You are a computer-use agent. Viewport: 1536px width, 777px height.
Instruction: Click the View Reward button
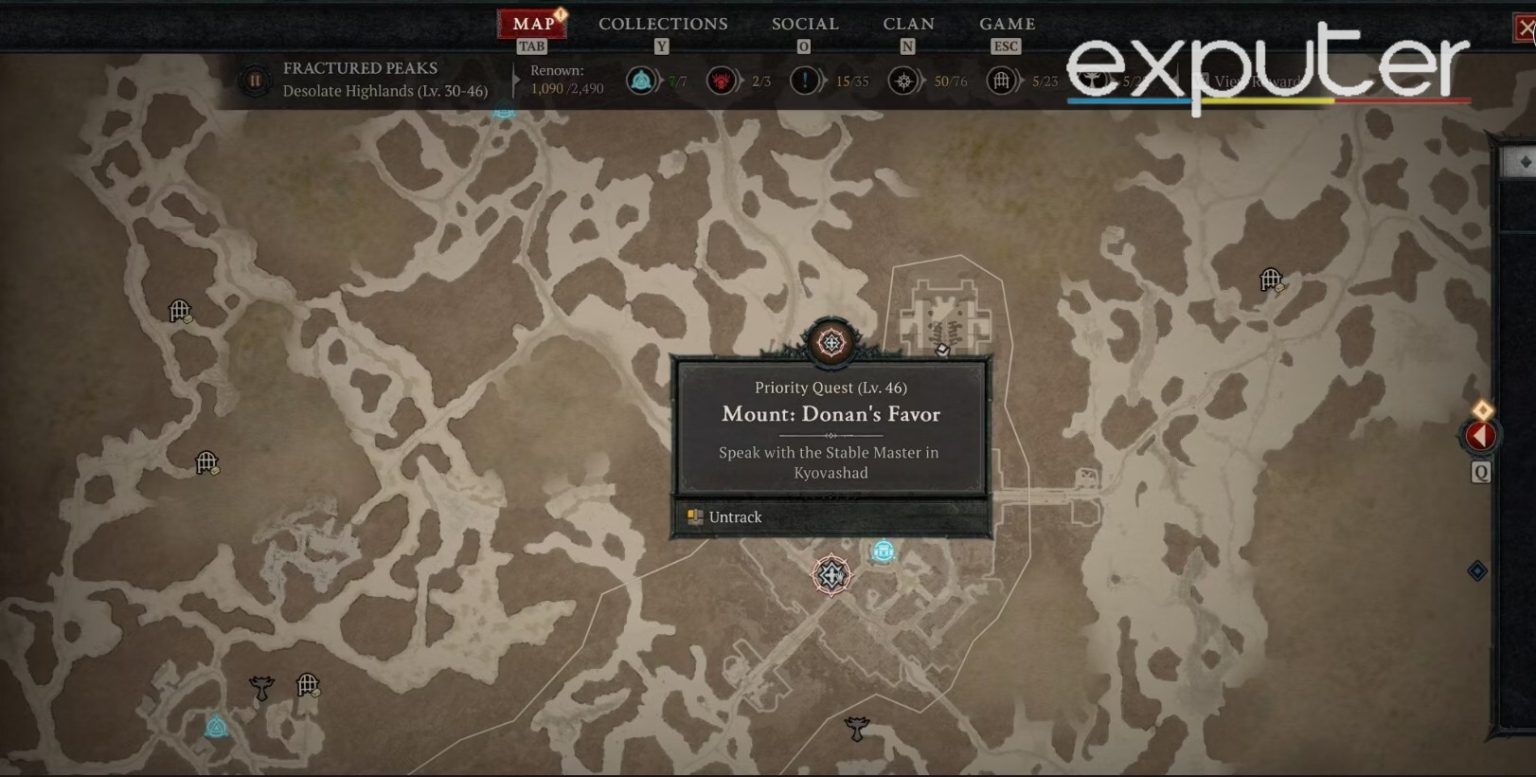click(1252, 80)
